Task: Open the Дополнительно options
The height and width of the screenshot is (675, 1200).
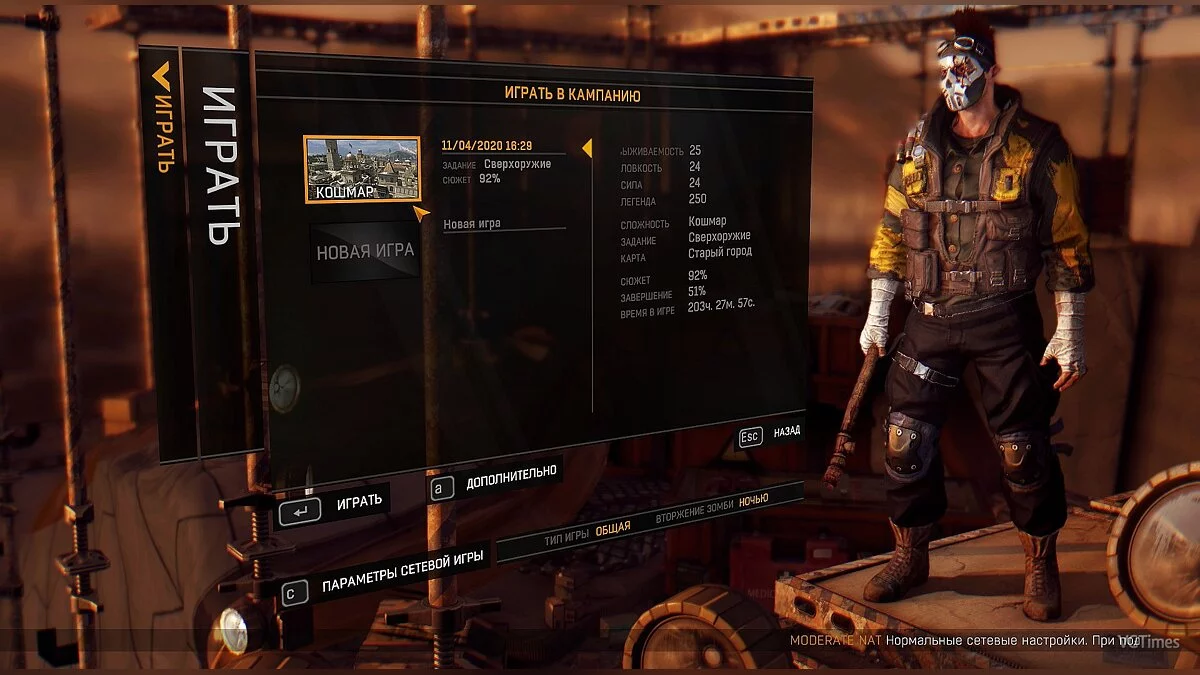Action: click(495, 478)
